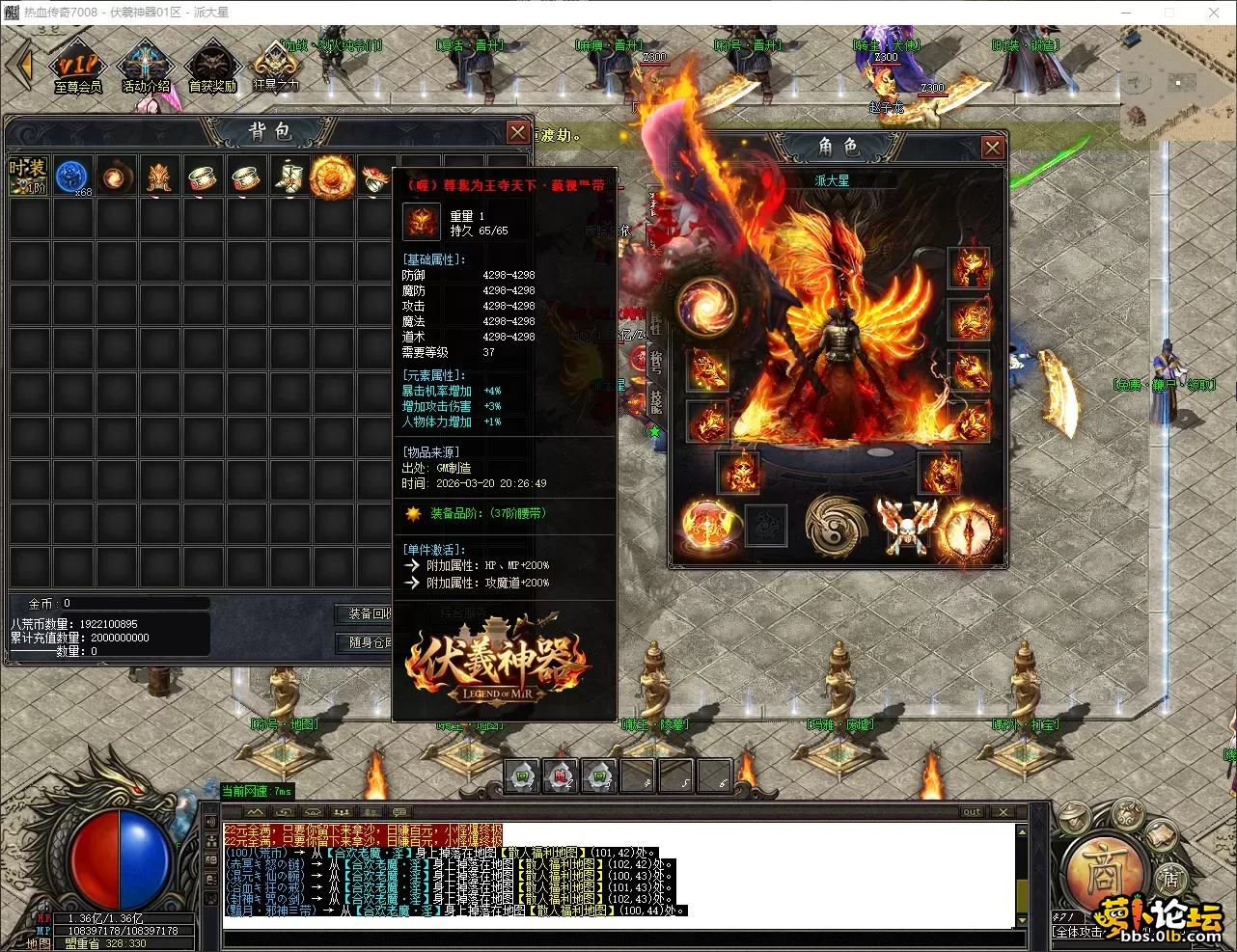Image resolution: width=1237 pixels, height=952 pixels.
Task: Click the yin-yang dragon emblem
Action: coord(836,526)
